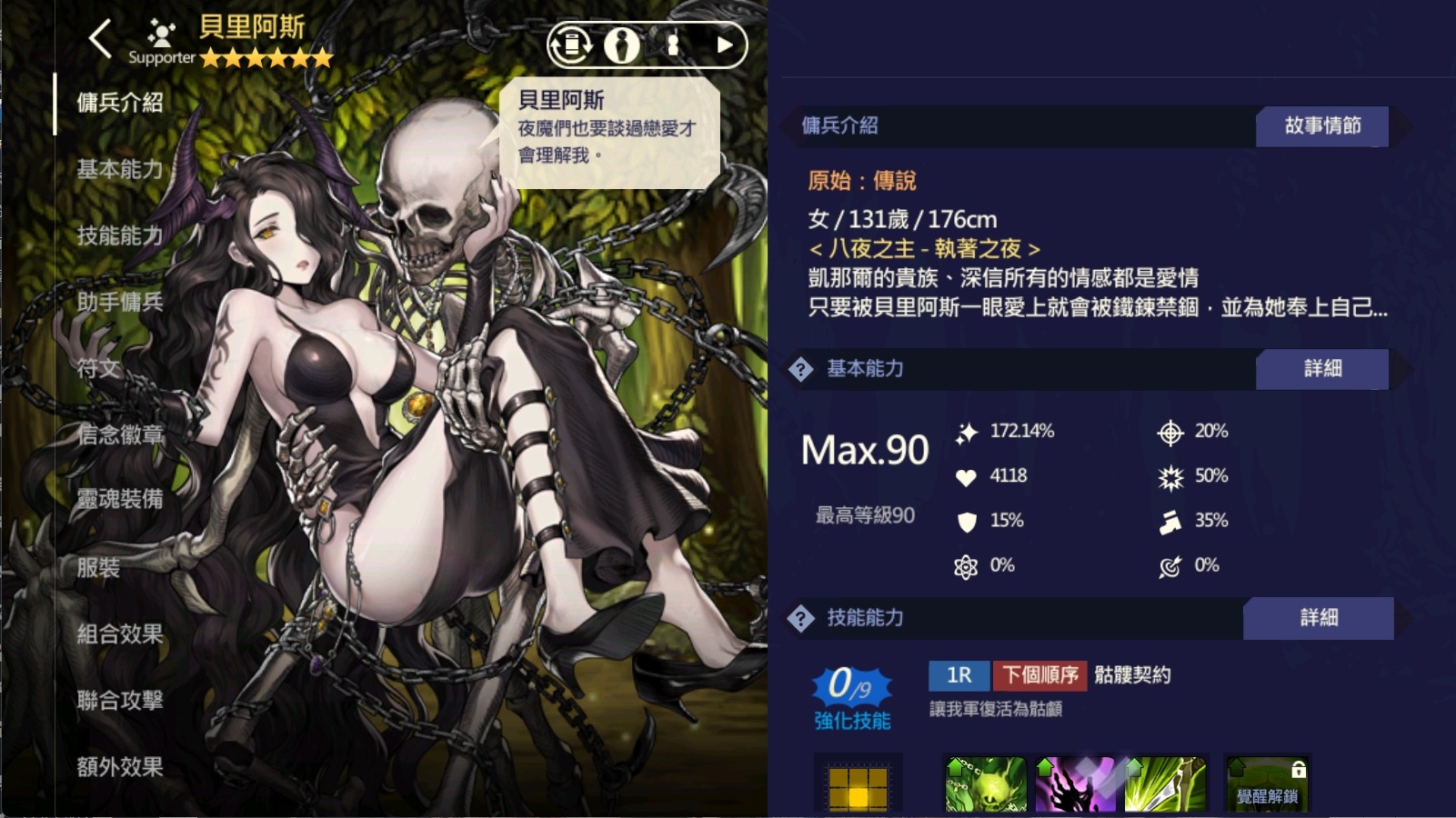
Task: Expand the 故事情節 story section
Action: (1321, 126)
